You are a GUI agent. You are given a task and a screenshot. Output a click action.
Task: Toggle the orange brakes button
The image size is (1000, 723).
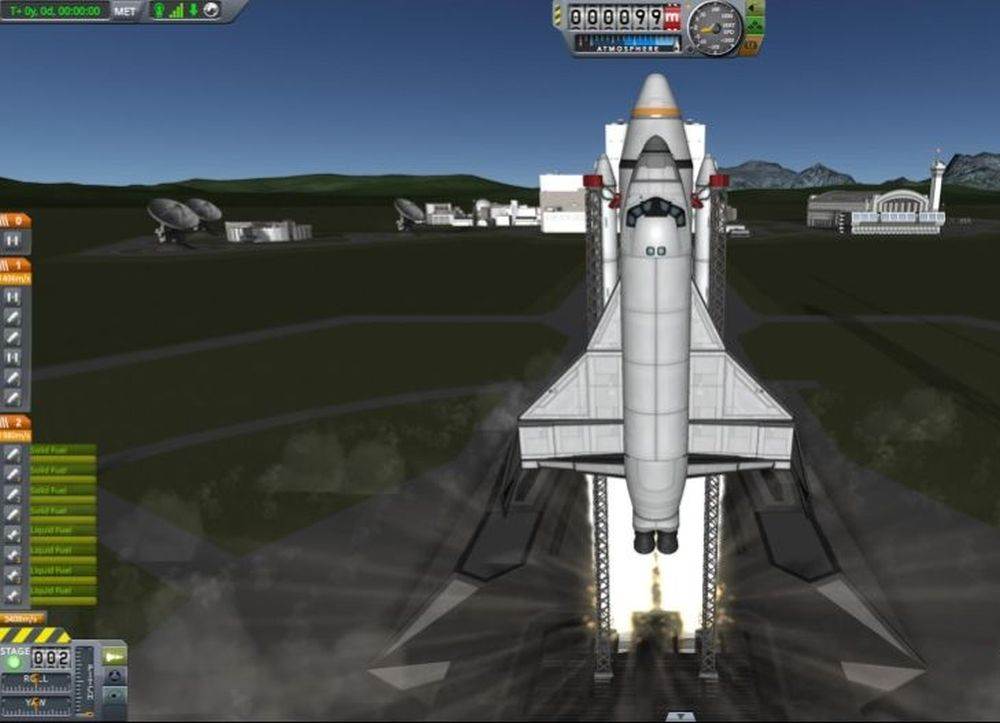[755, 46]
